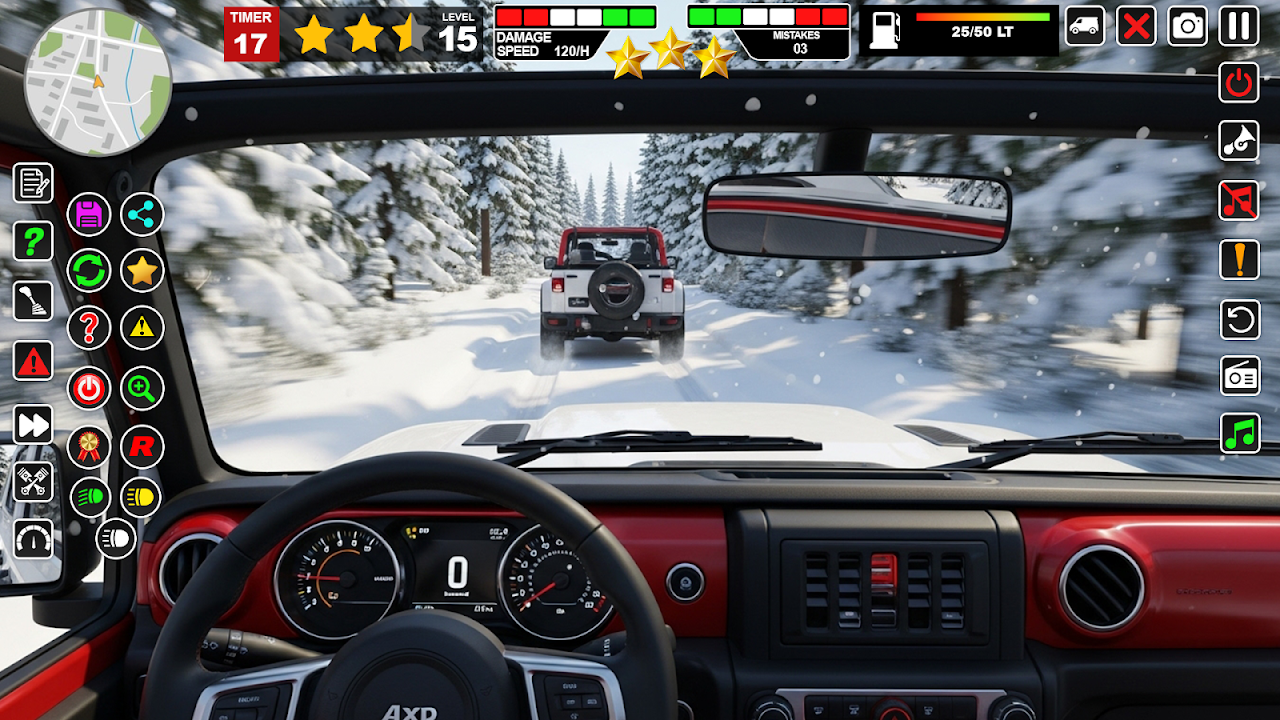Image resolution: width=1280 pixels, height=720 pixels.
Task: Click the green refresh arrows icon
Action: 89,270
